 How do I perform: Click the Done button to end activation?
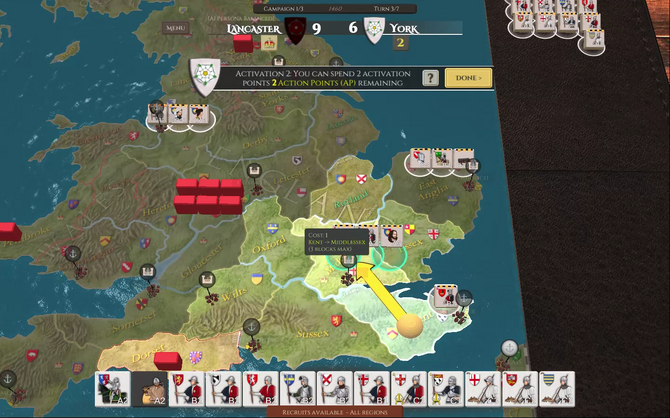tap(468, 78)
